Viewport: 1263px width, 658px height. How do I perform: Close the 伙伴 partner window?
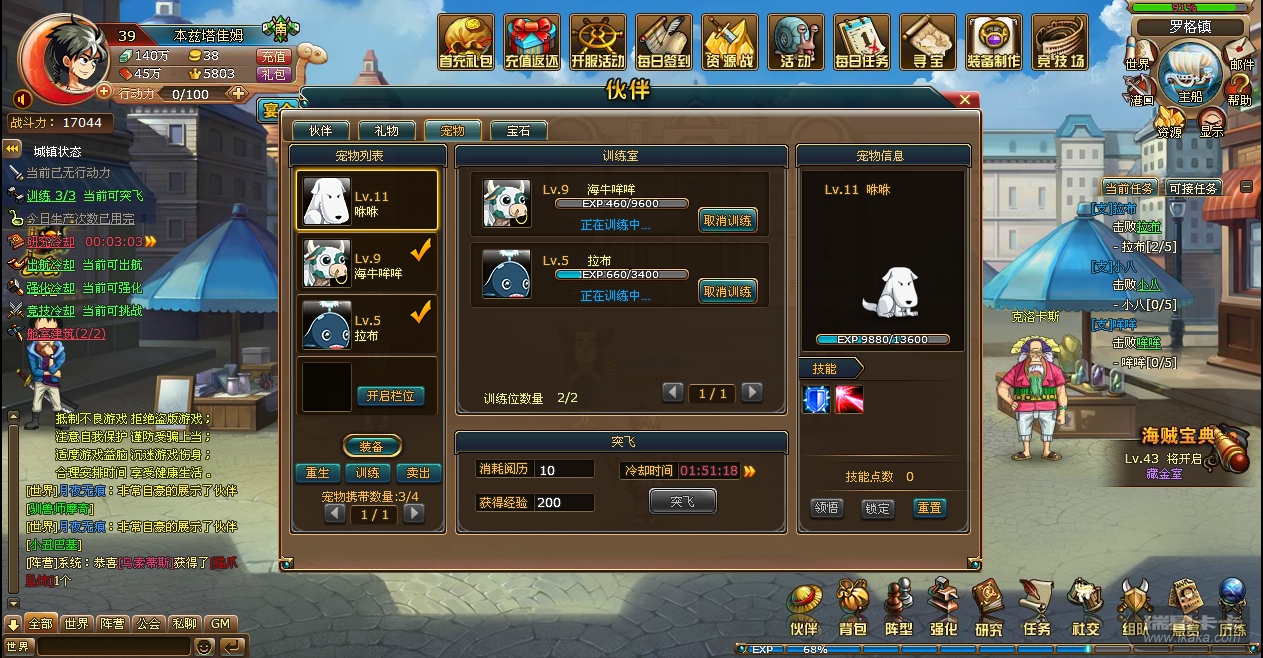[965, 100]
